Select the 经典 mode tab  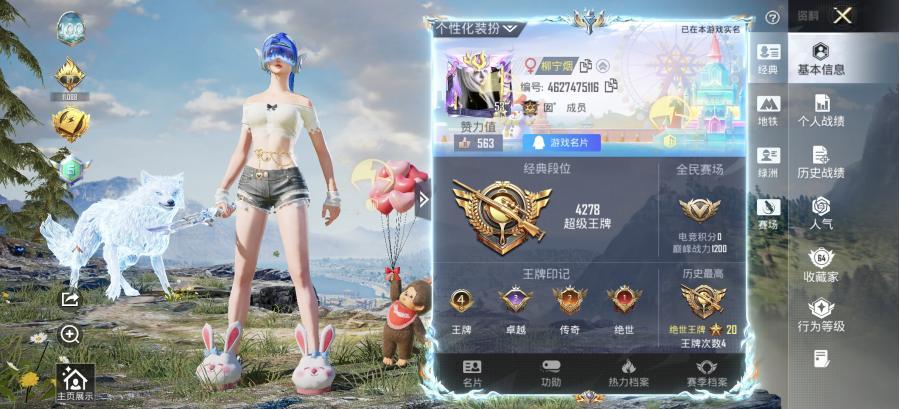pos(768,58)
